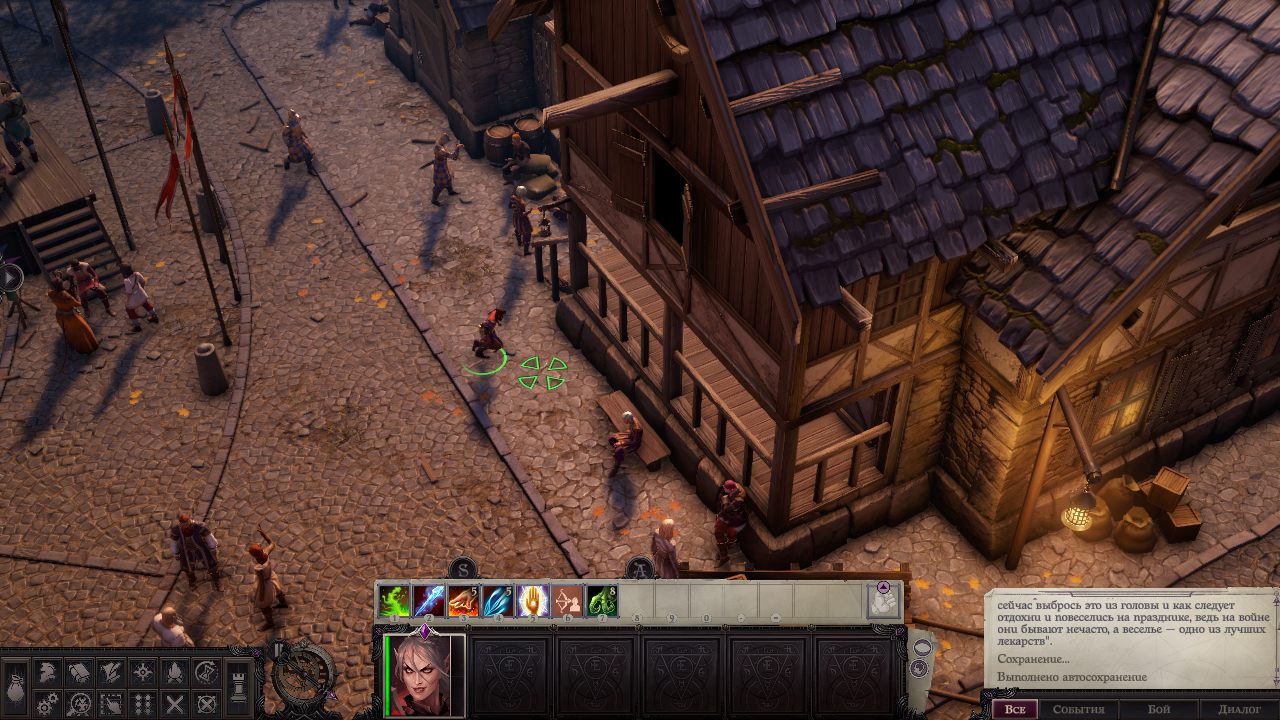Open the Диалог log tab
Viewport: 1280px width, 720px height.
(x=1239, y=709)
